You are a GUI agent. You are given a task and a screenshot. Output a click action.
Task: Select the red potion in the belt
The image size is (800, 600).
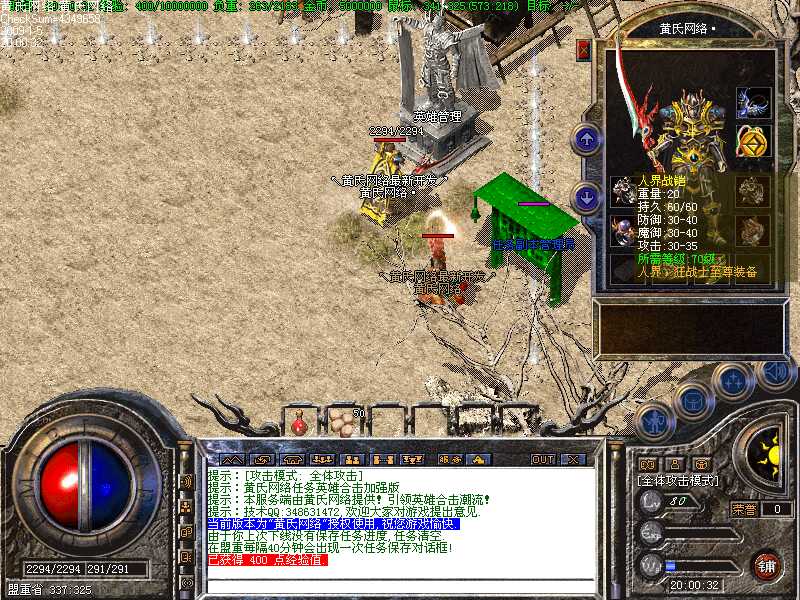(x=298, y=424)
